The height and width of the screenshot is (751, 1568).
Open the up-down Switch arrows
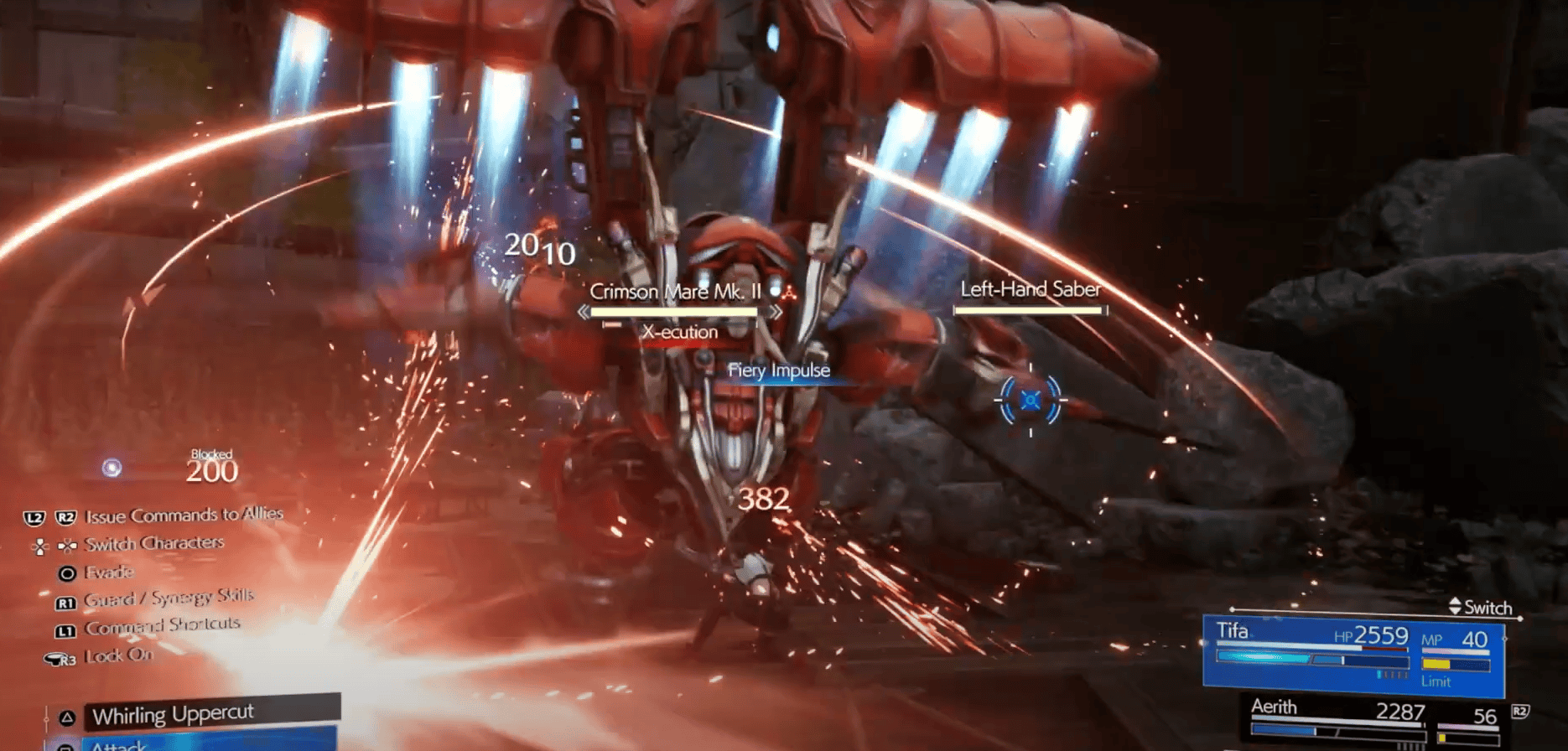pyautogui.click(x=1456, y=607)
